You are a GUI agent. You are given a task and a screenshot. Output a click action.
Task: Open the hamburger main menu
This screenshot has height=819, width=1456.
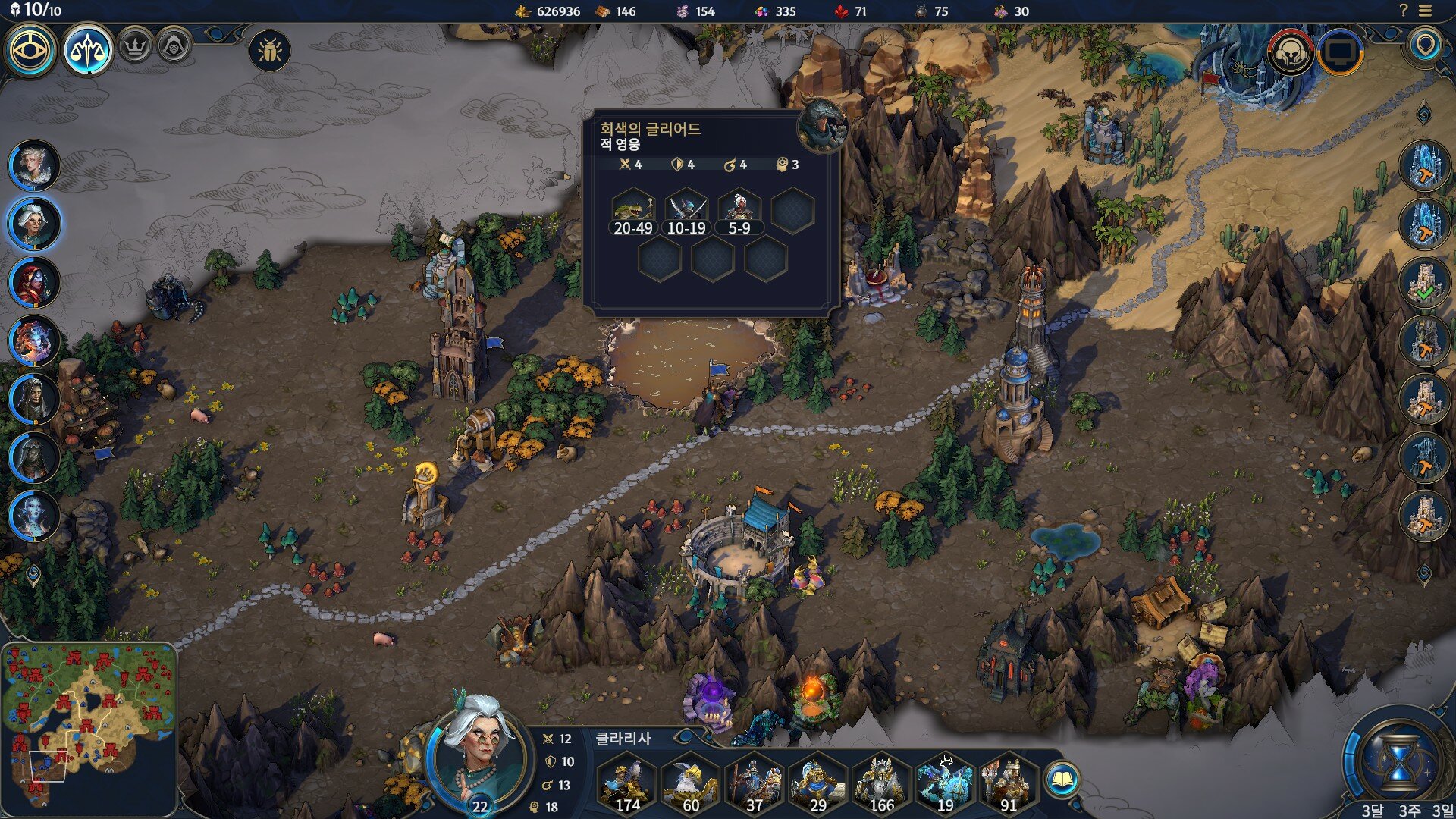tap(1425, 11)
